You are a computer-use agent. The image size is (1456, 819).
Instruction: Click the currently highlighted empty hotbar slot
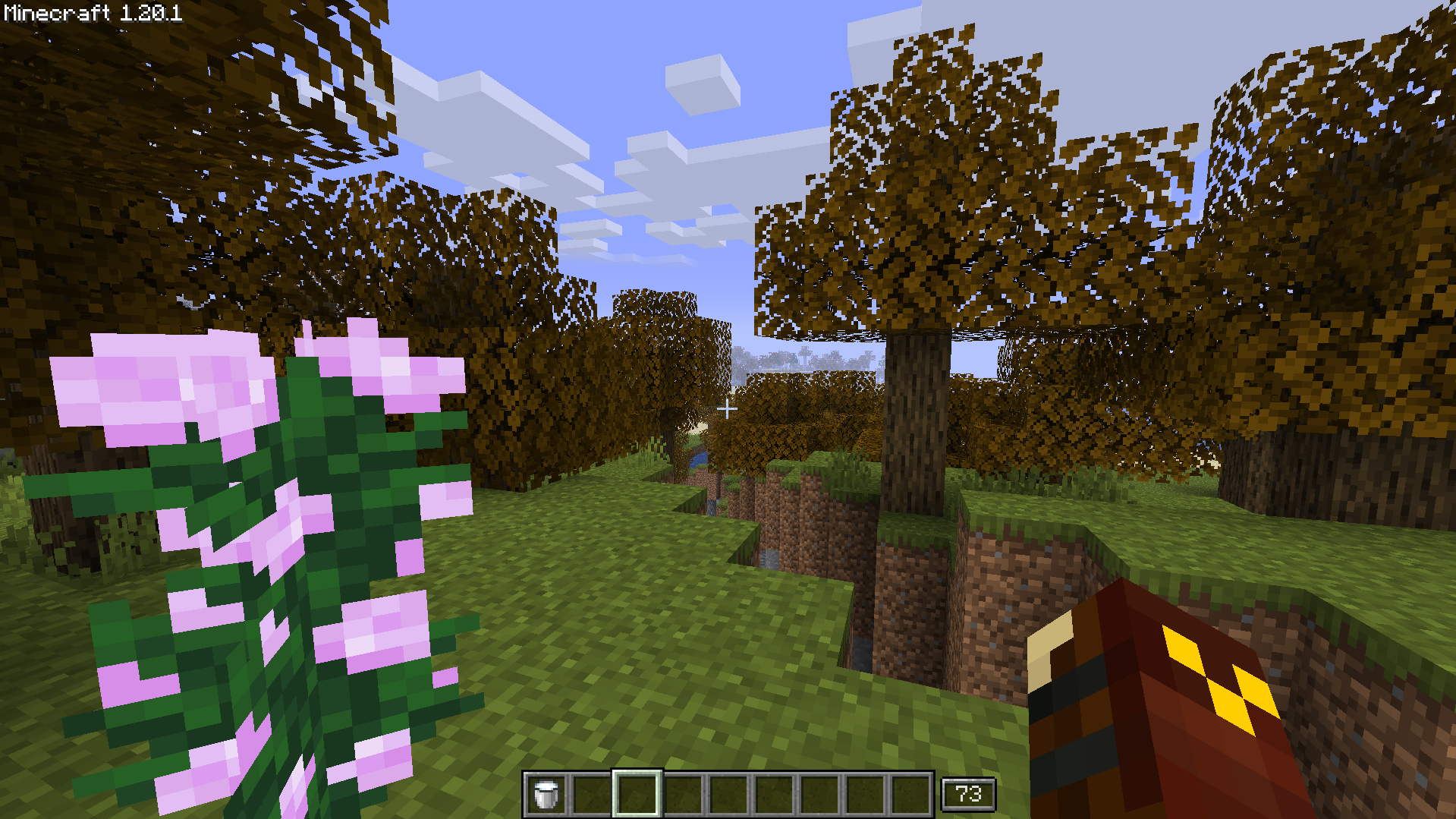pos(636,792)
